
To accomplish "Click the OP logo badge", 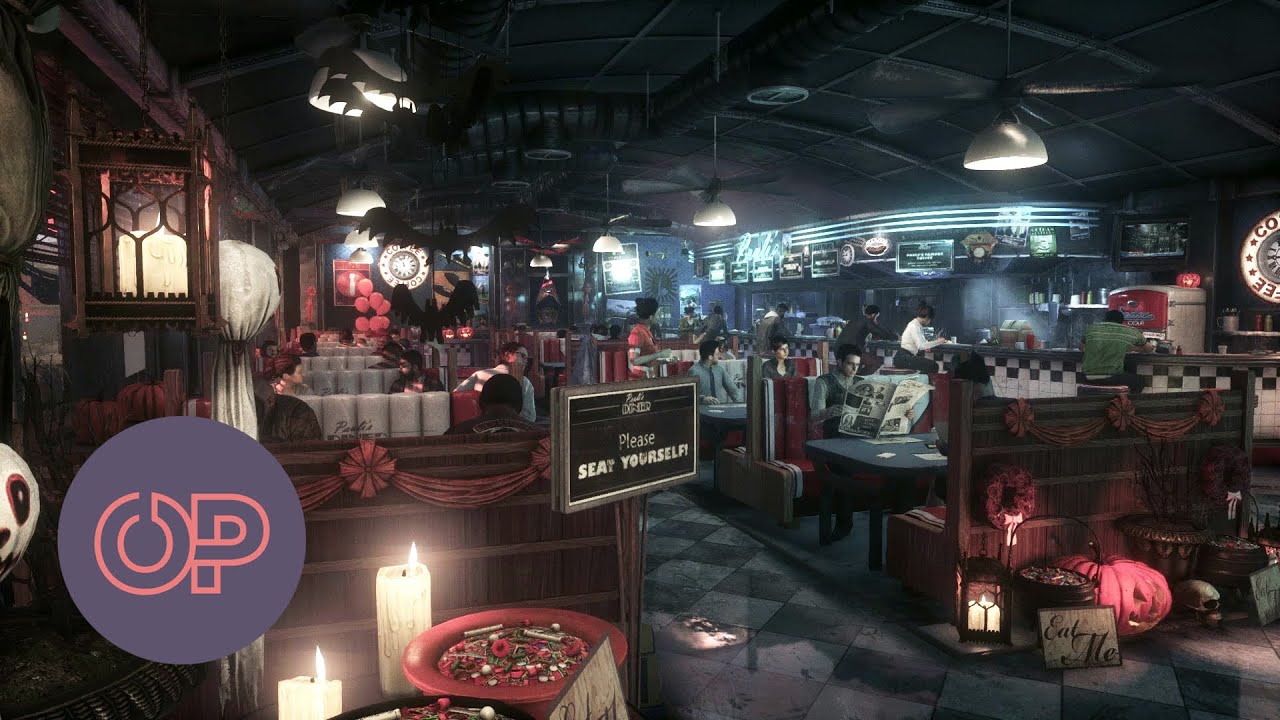I will pos(181,540).
